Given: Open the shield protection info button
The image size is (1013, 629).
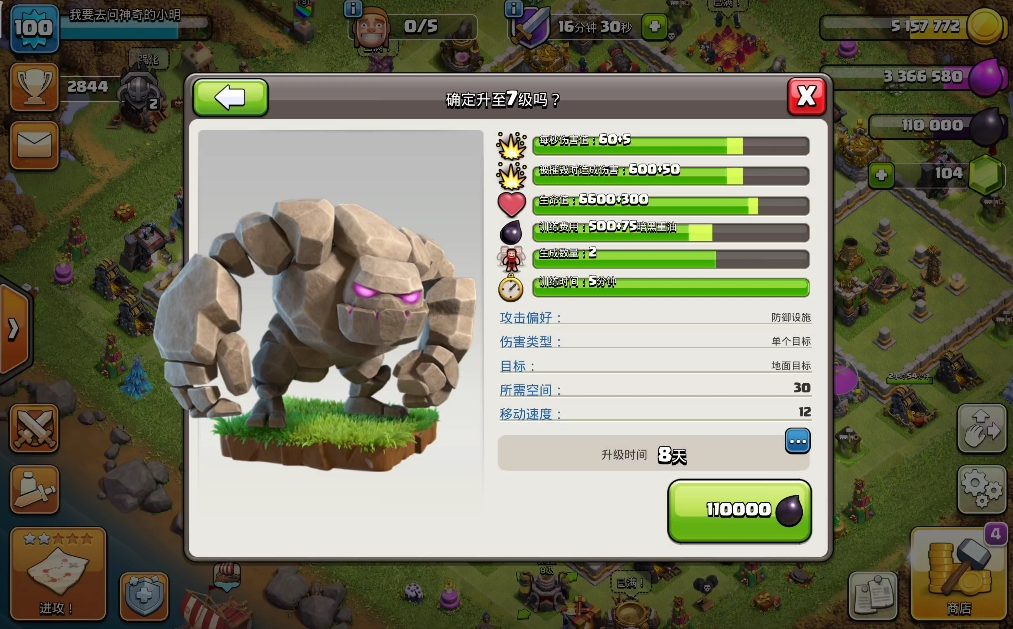Looking at the screenshot, I should click(144, 596).
